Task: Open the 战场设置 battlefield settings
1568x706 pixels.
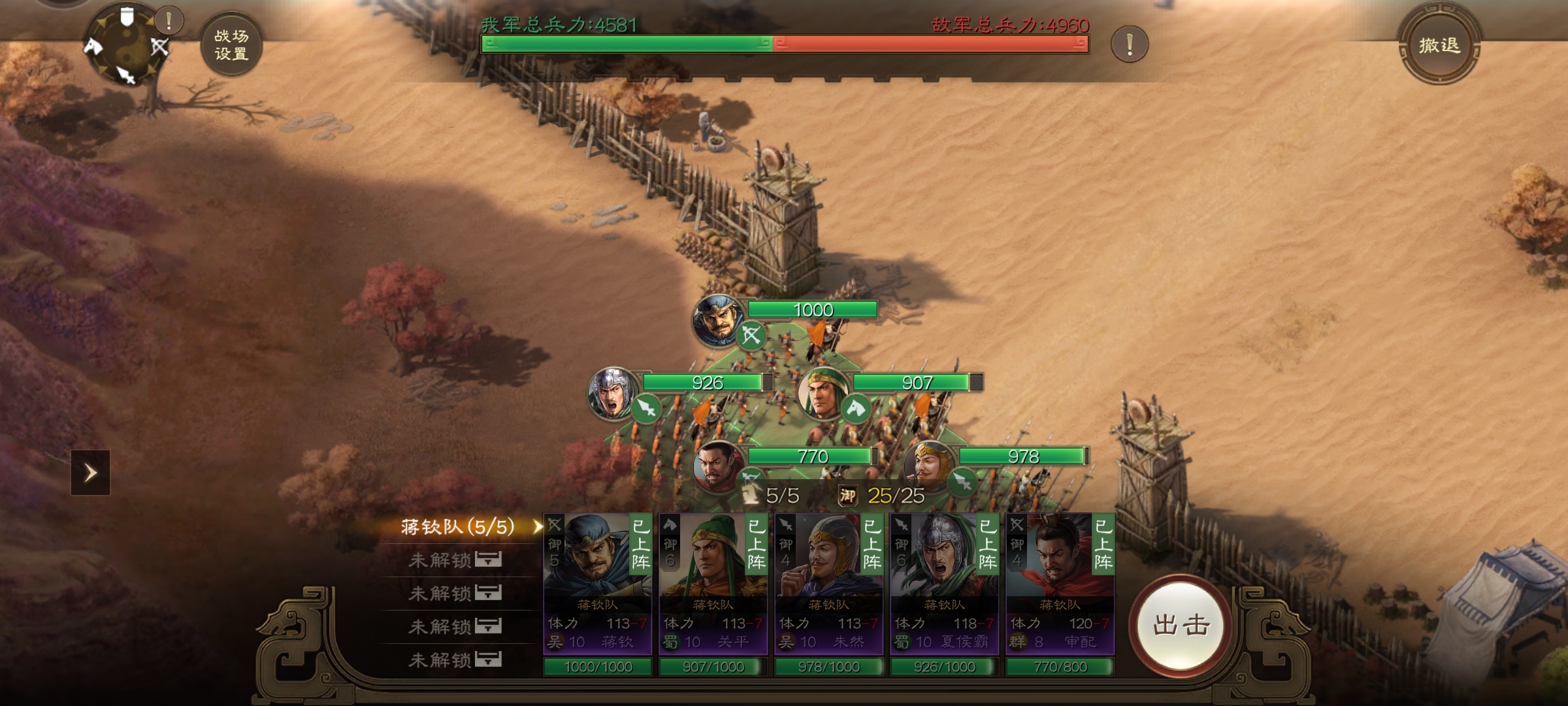Action: point(231,45)
